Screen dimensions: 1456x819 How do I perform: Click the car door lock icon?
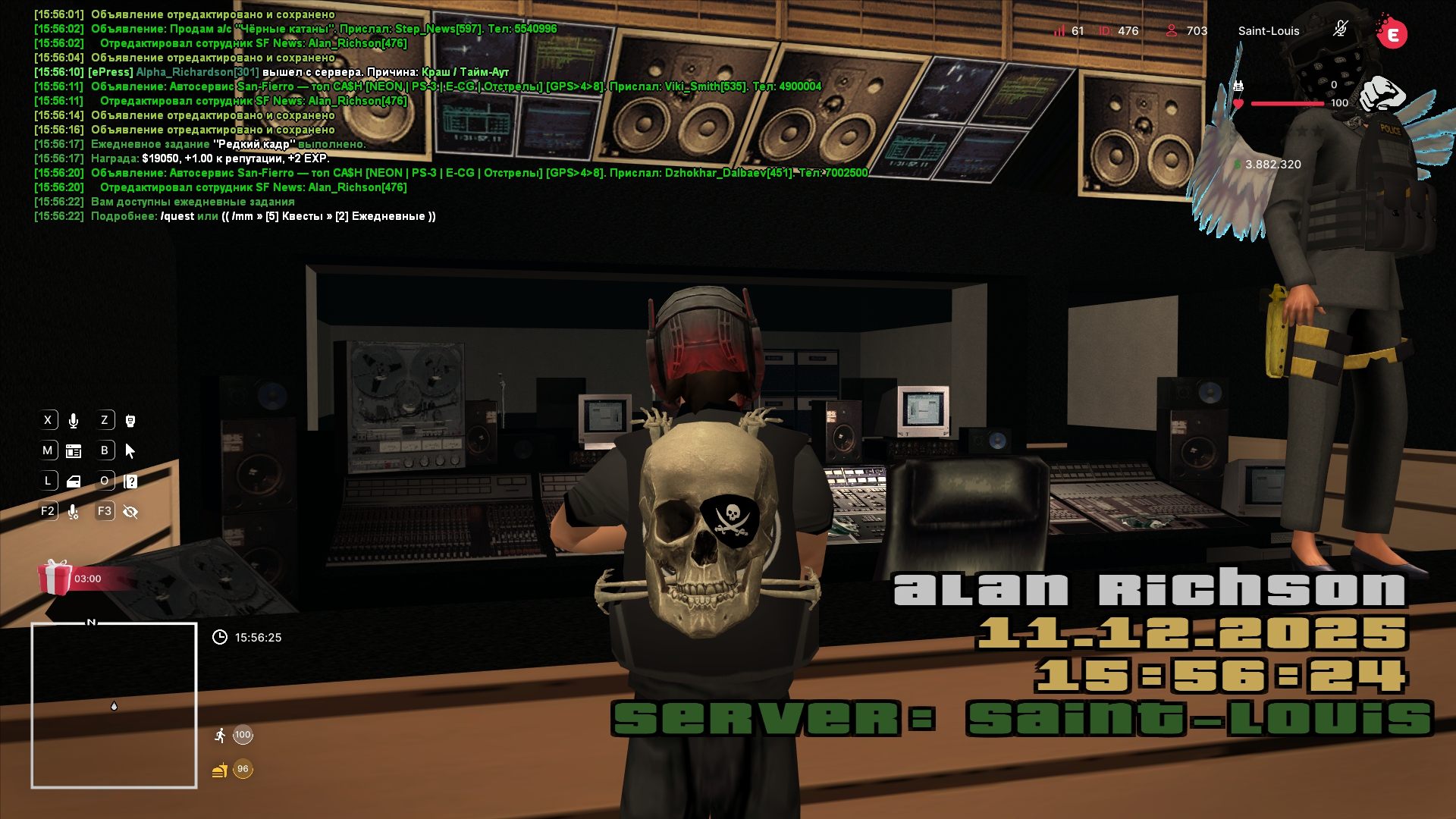[74, 482]
